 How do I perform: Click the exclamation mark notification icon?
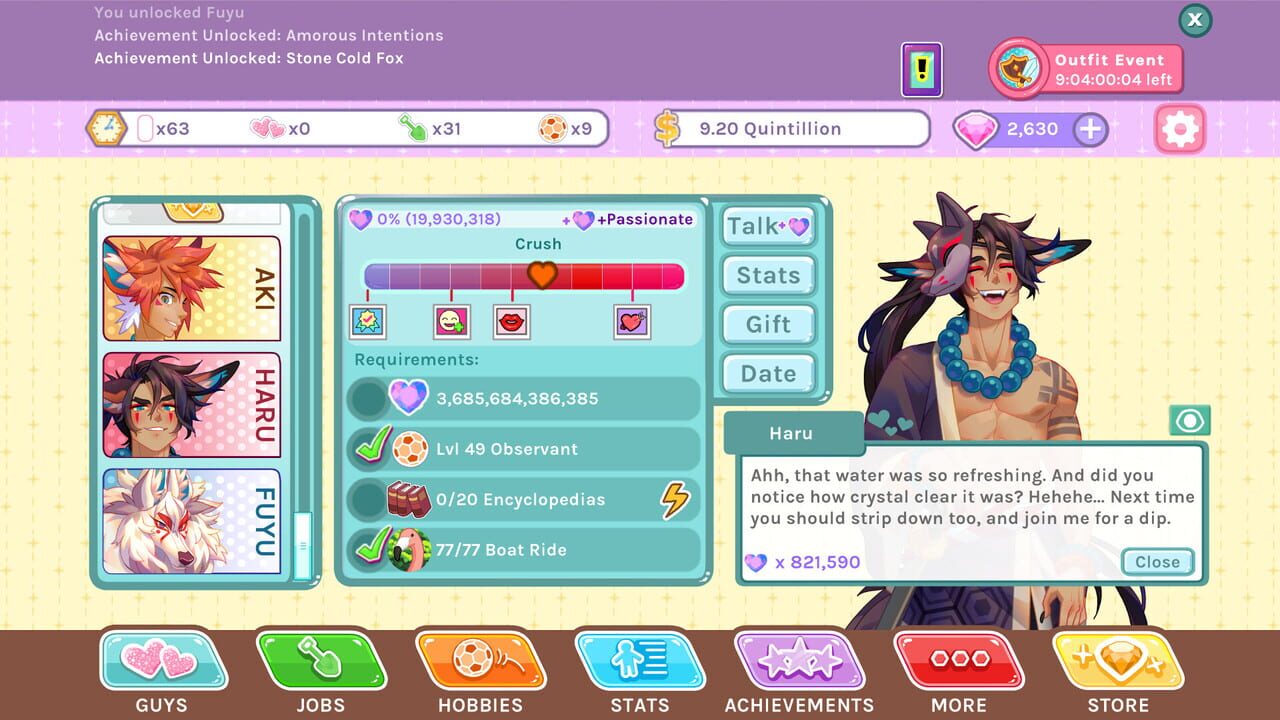pyautogui.click(x=920, y=69)
